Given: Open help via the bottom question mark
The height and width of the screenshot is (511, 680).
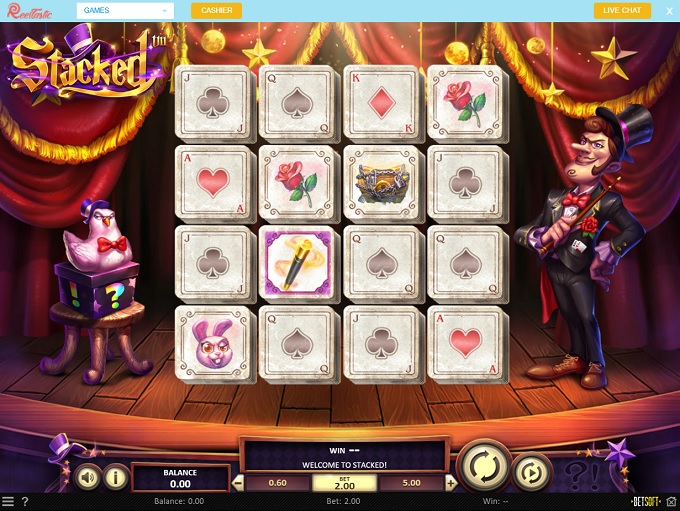Looking at the screenshot, I should (x=24, y=501).
